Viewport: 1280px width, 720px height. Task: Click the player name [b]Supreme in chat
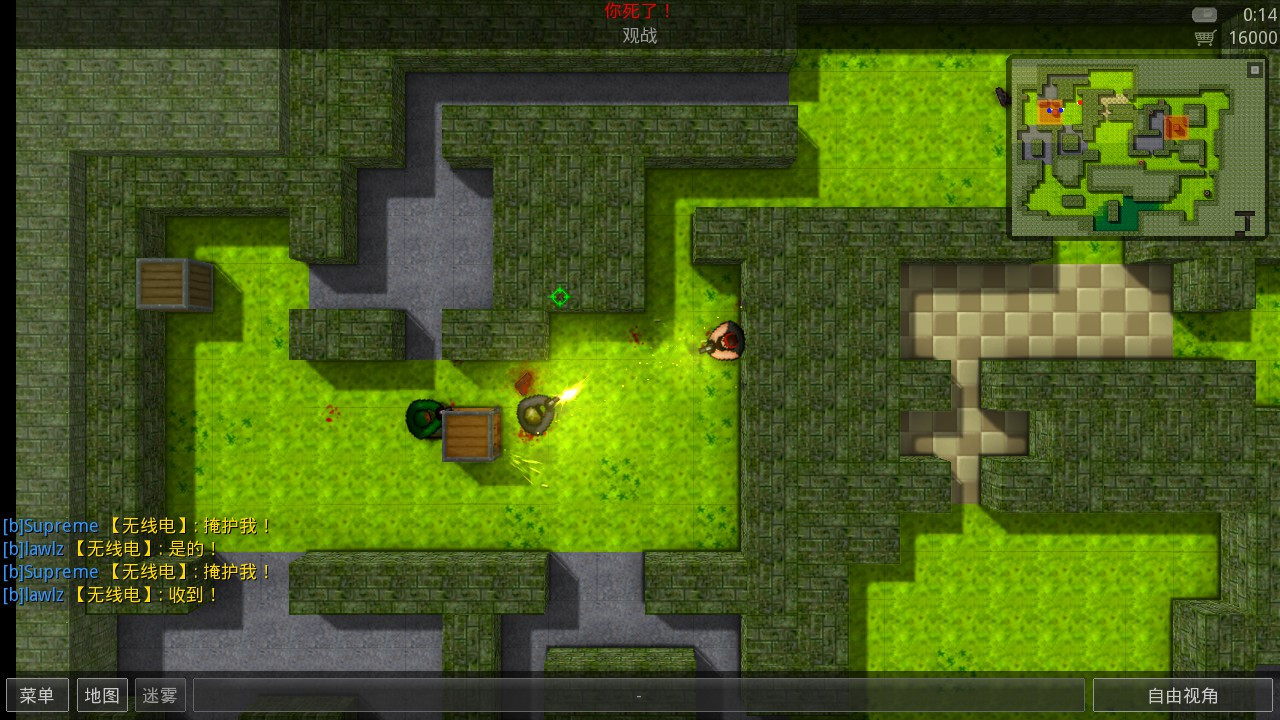(52, 525)
